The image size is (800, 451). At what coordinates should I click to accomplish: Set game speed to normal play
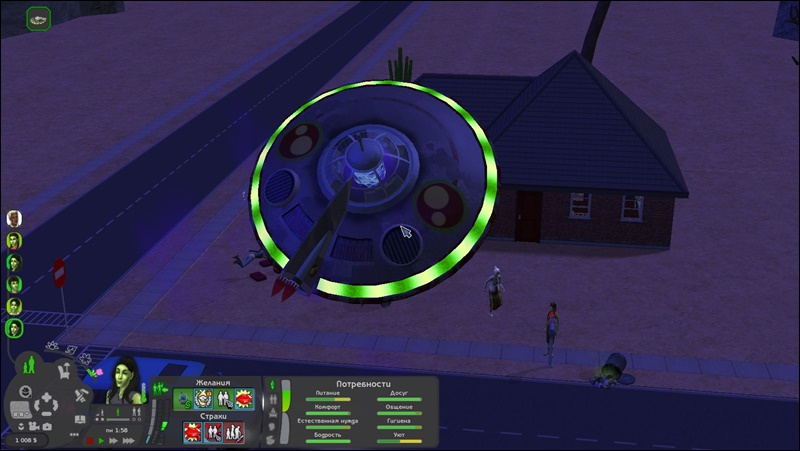tap(101, 439)
